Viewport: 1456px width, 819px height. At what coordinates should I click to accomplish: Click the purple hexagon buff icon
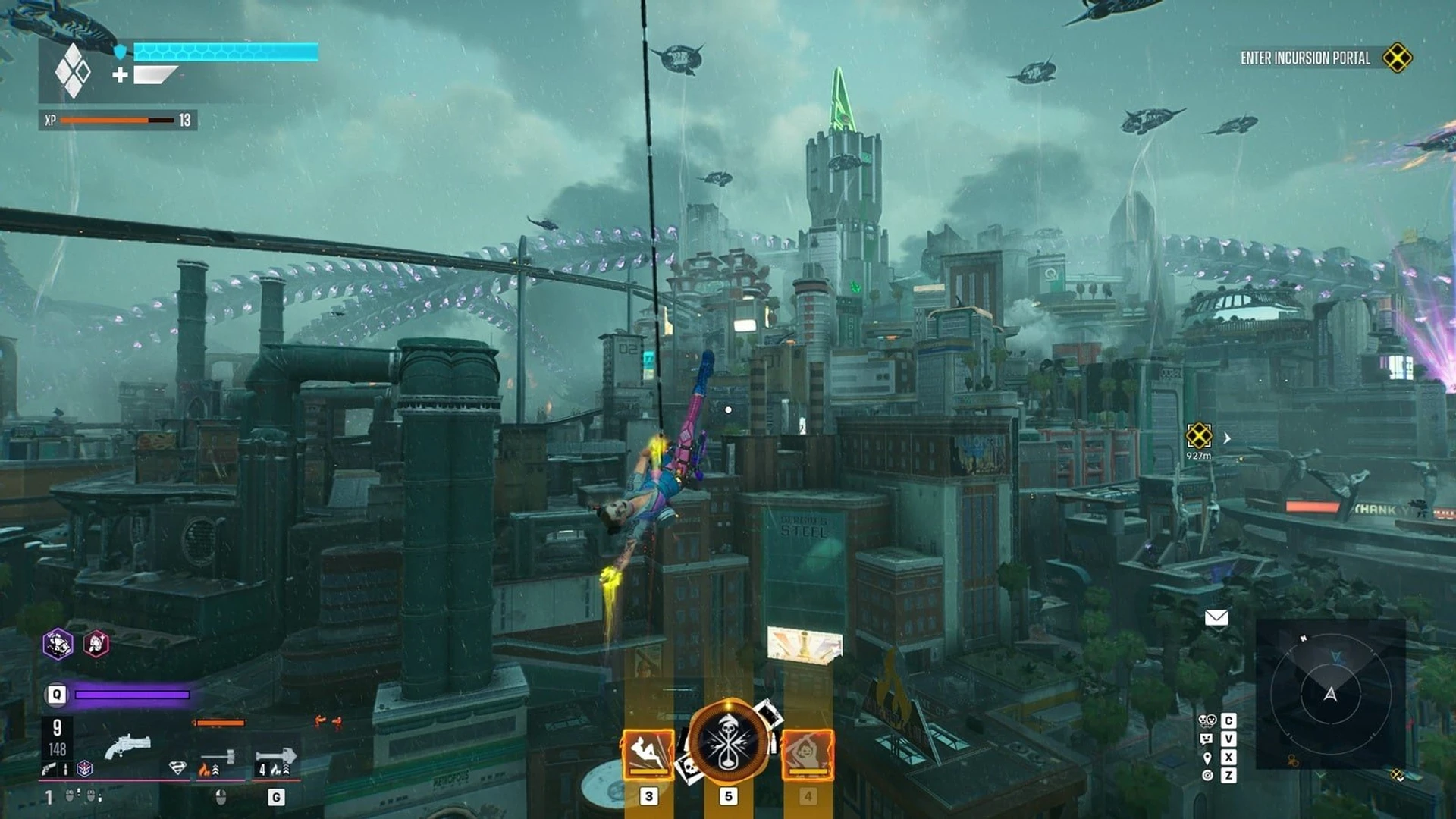tap(58, 645)
